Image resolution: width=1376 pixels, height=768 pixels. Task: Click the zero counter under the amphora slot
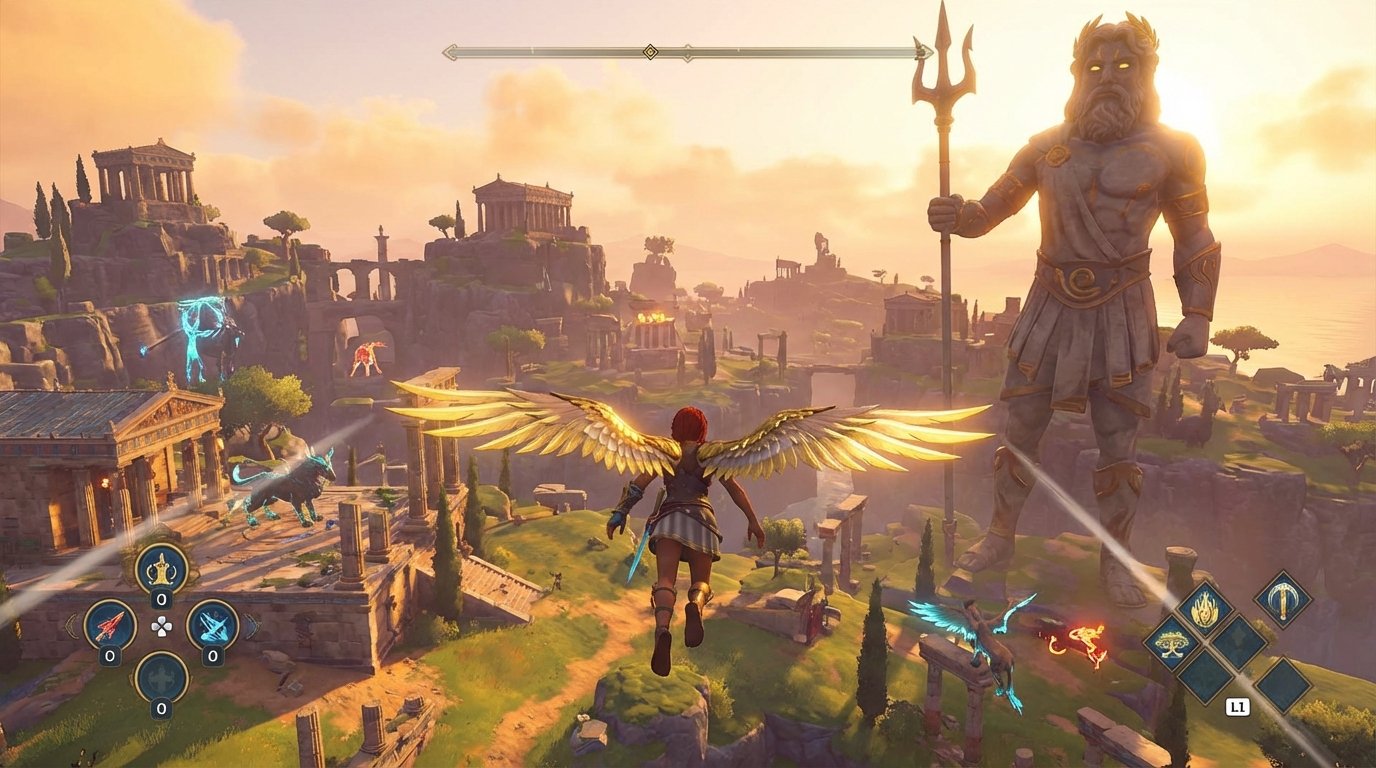[160, 599]
